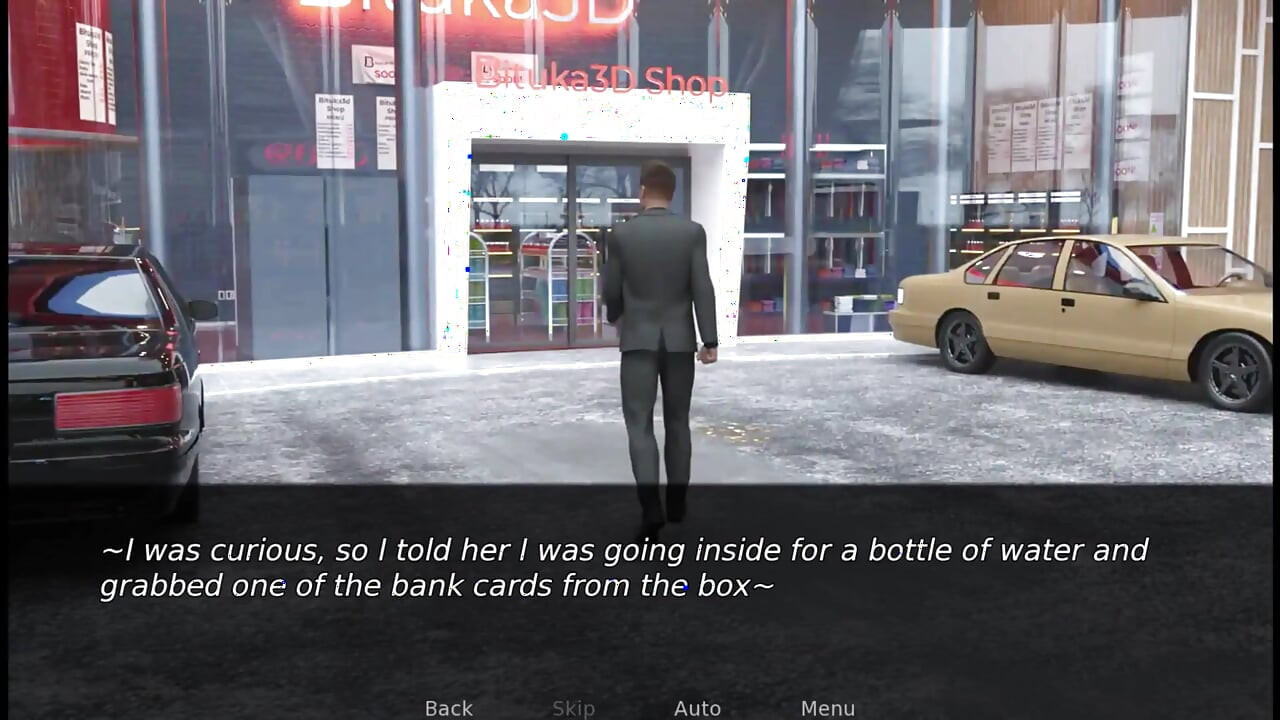Open the game Menu
The height and width of the screenshot is (720, 1280).
827,708
